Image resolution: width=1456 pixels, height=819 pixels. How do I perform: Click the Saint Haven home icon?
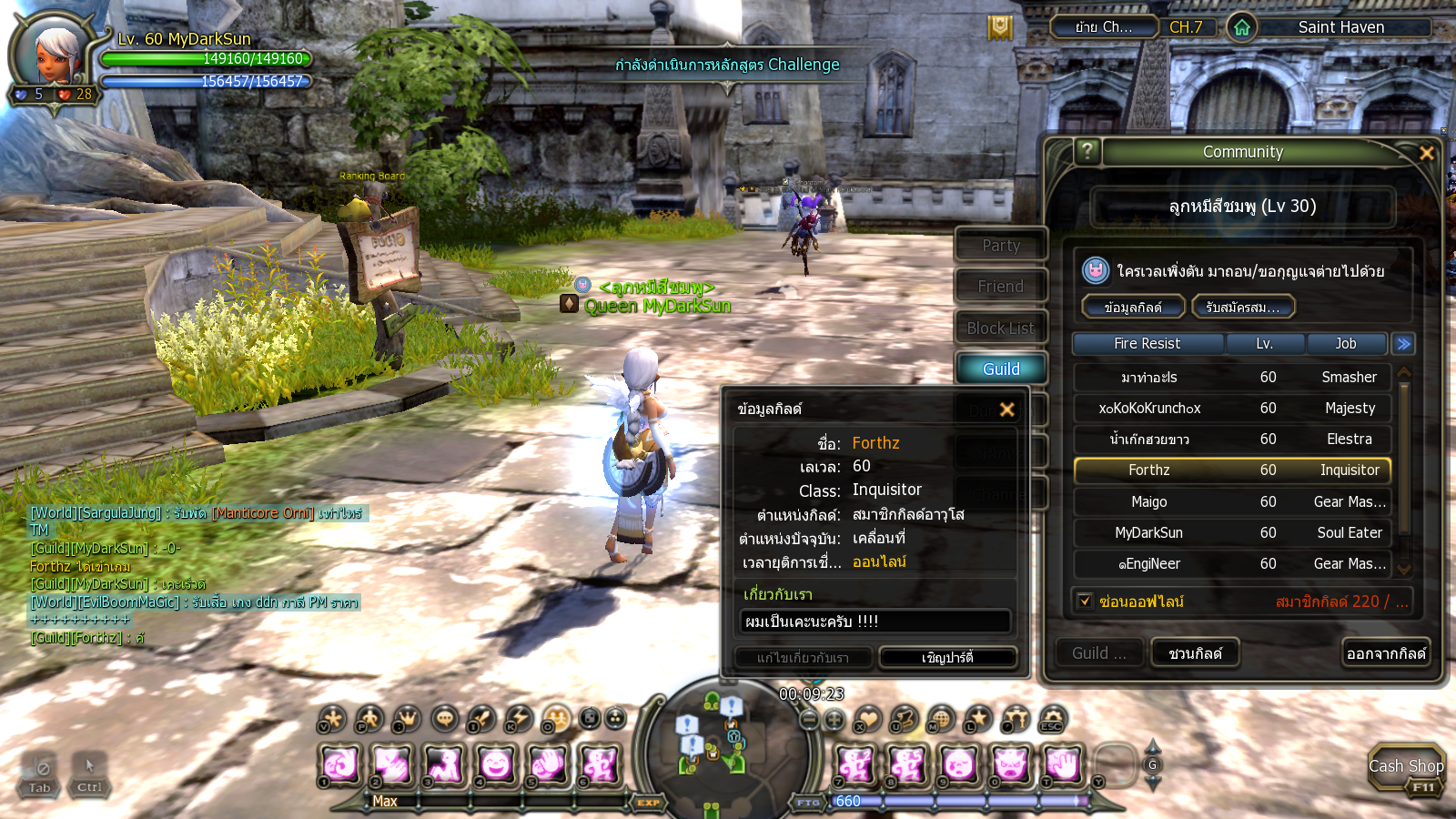pyautogui.click(x=1242, y=27)
